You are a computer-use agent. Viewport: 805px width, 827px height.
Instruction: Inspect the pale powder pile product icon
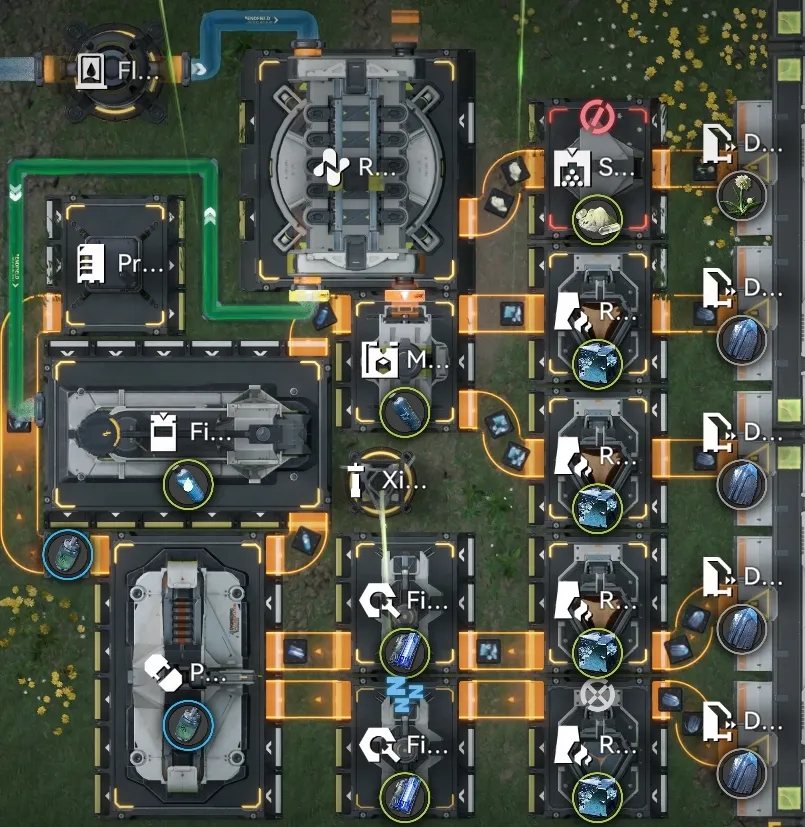click(x=597, y=216)
